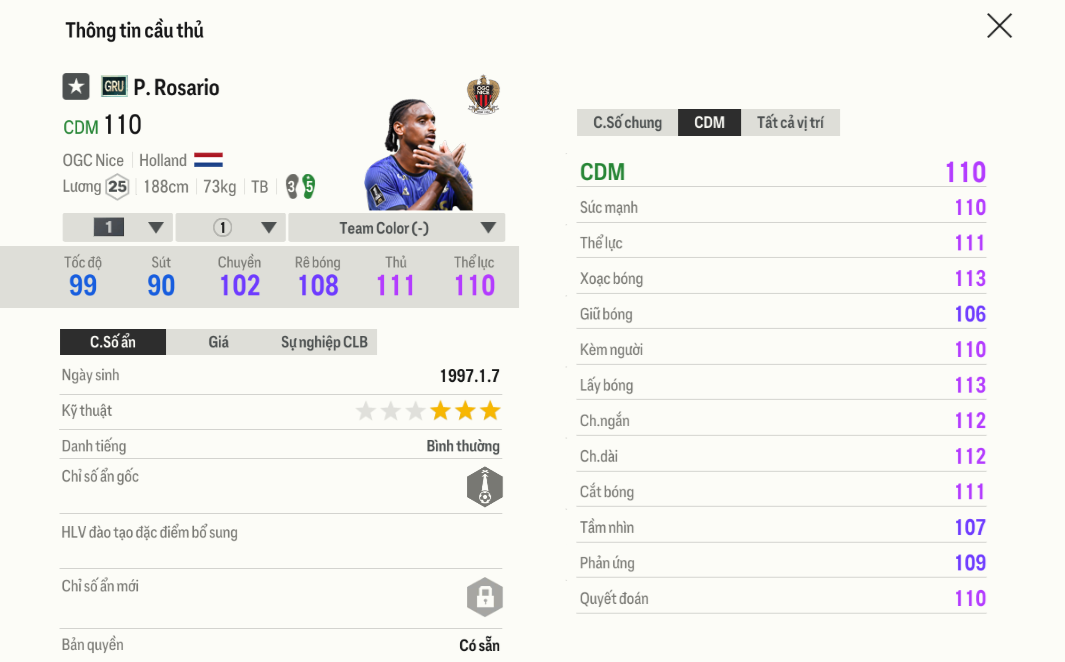Show the Tất cả vị trí tab
Screen dimensions: 1065x662
[x=790, y=123]
